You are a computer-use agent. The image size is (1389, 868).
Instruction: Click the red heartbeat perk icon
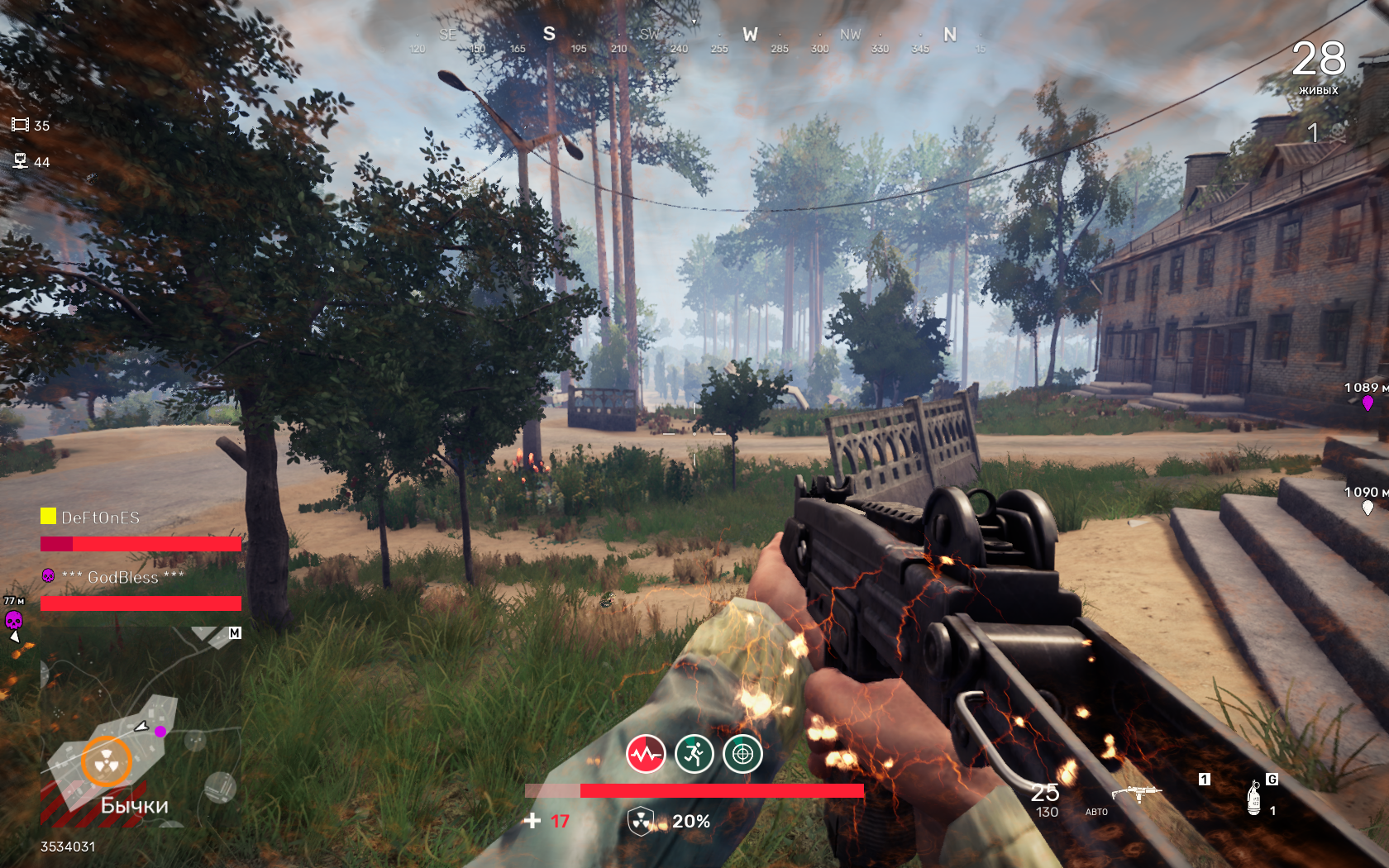click(x=646, y=754)
